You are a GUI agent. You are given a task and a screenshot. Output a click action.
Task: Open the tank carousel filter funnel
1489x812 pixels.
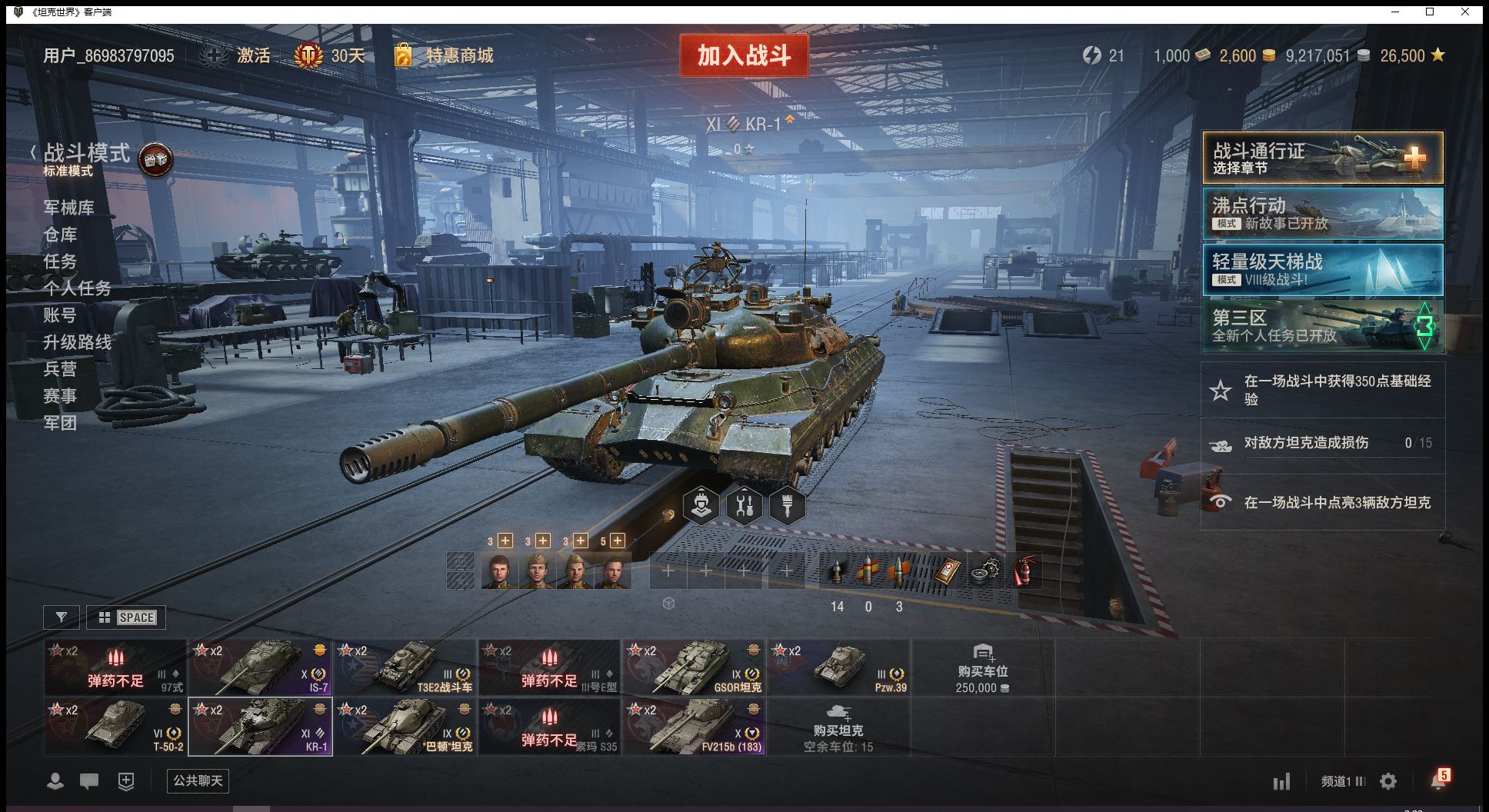tap(62, 617)
